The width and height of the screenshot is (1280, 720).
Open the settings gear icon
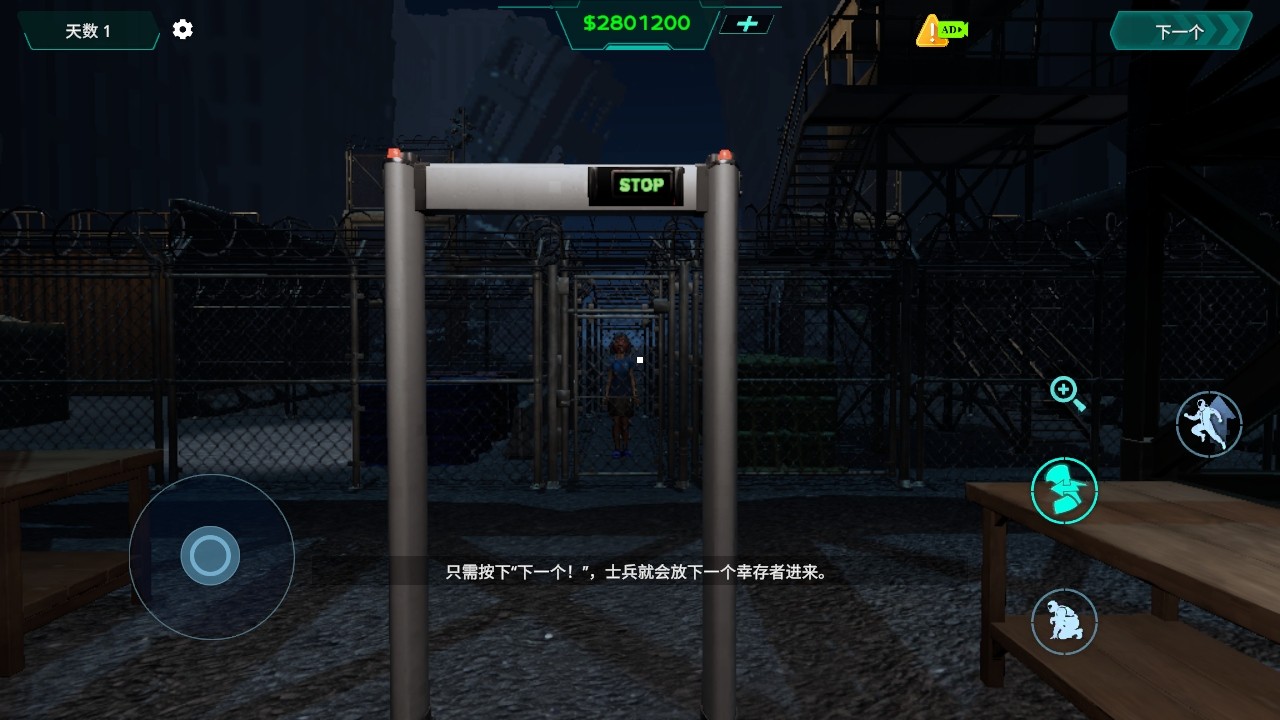pos(181,29)
